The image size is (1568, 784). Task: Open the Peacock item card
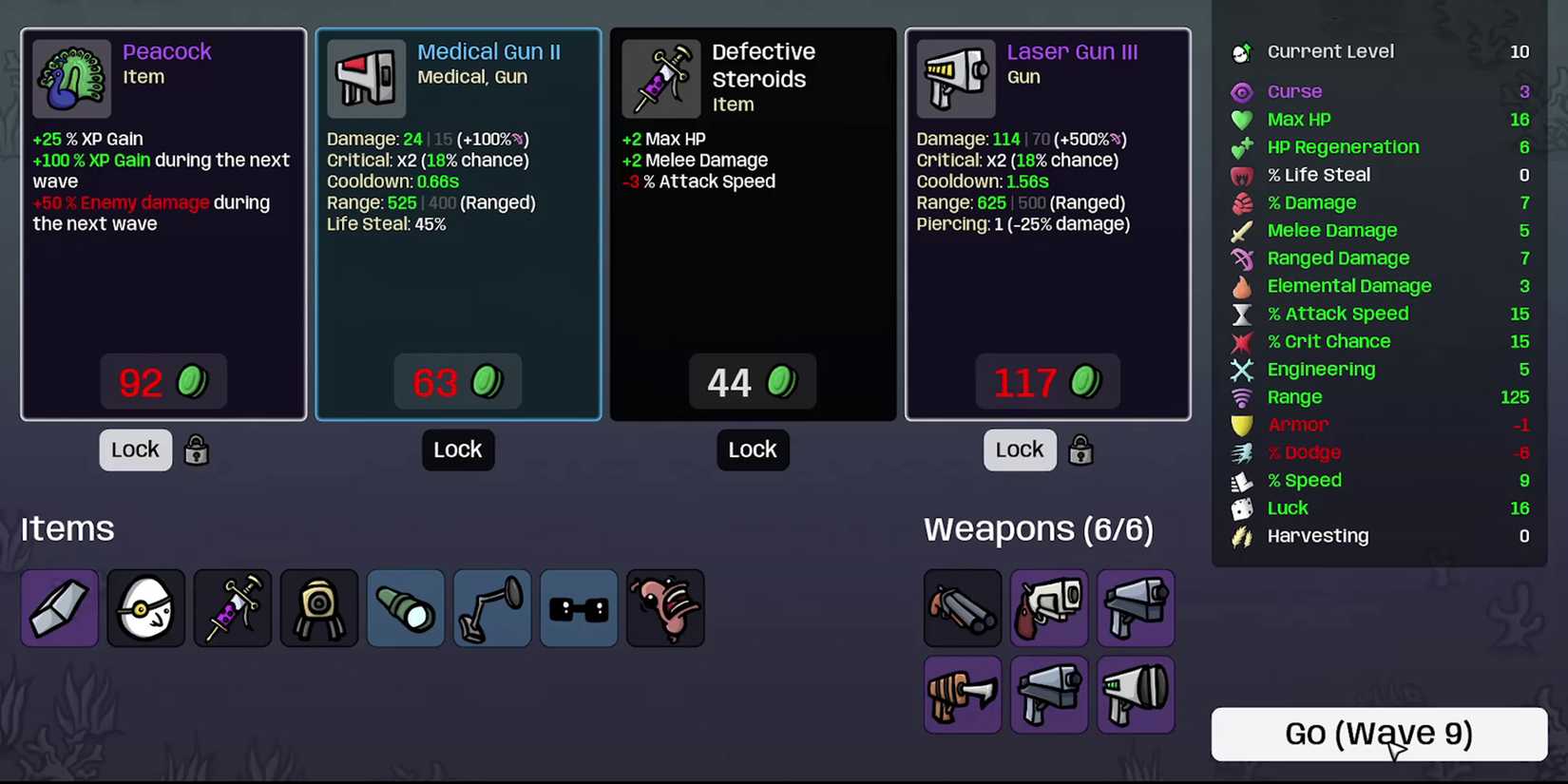coord(163,223)
